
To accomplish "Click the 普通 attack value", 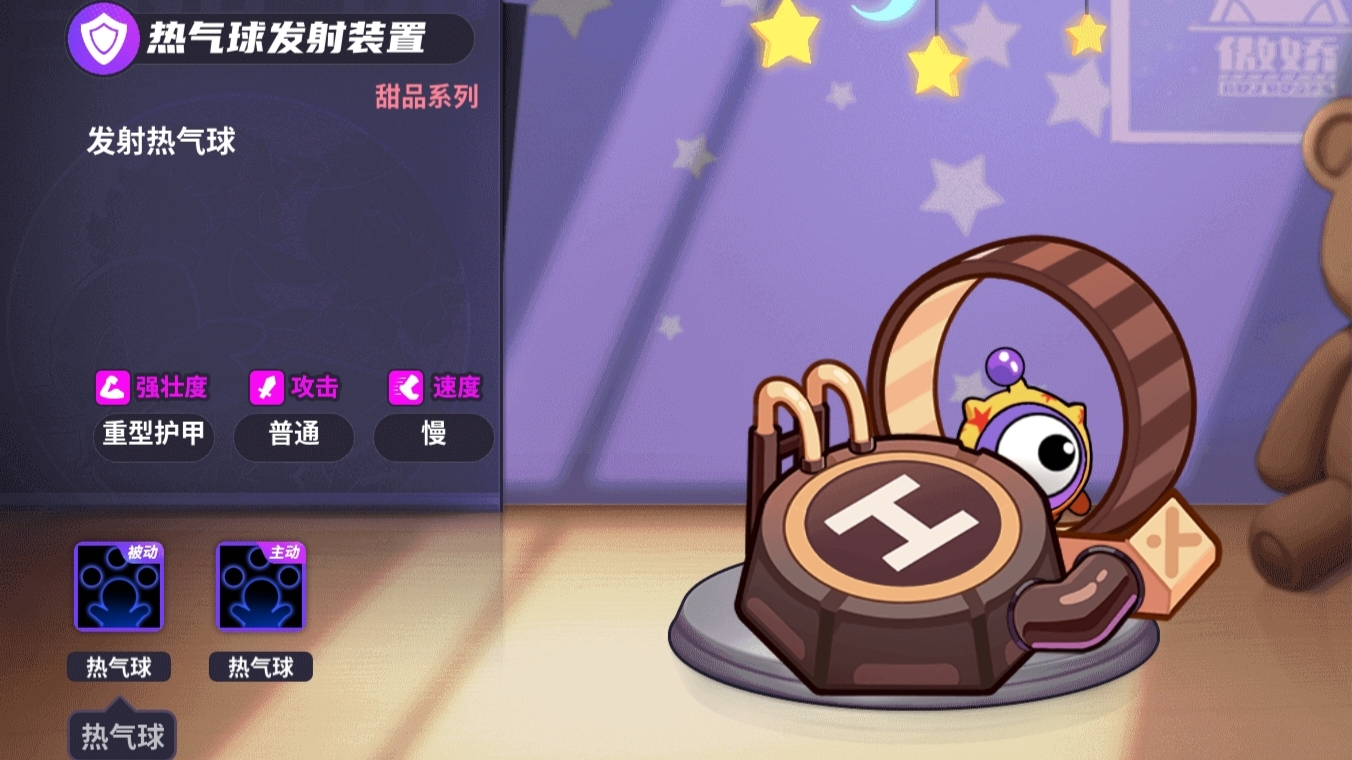I will click(x=293, y=437).
